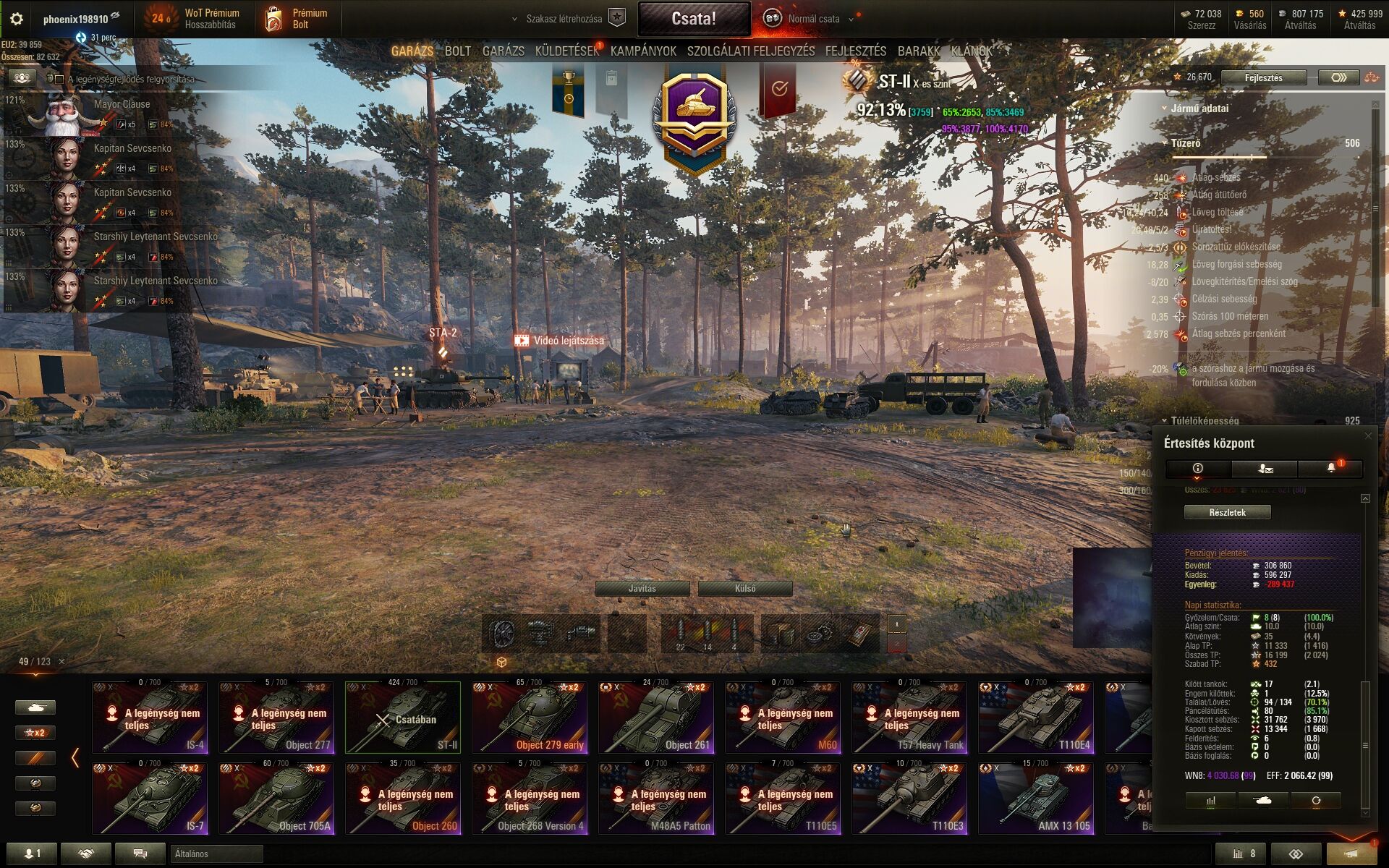
Task: Click the Fejlesztés research button
Action: pyautogui.click(x=1263, y=77)
